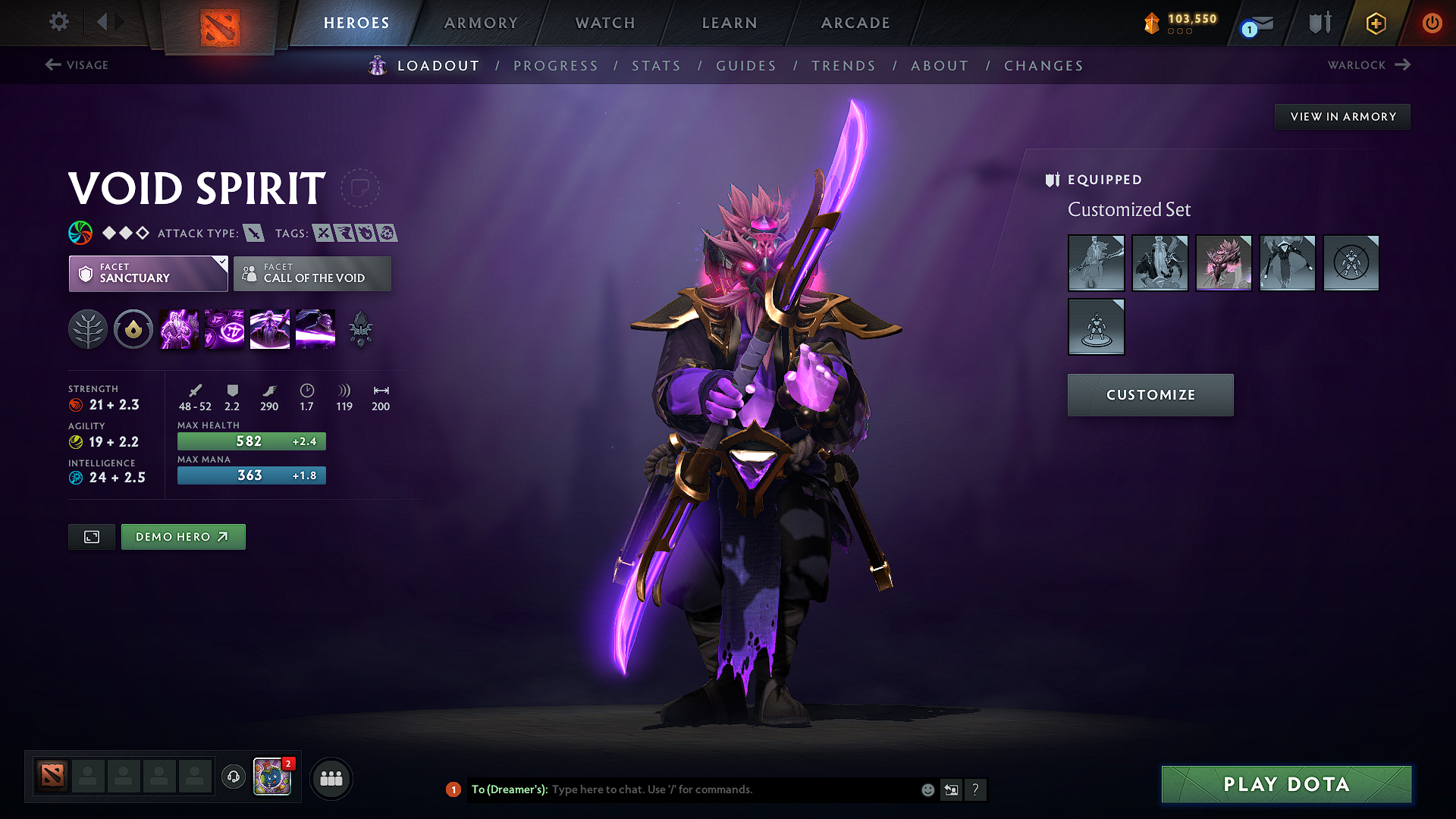
Task: Expand the Sanctuary facet dropdown arrow
Action: [x=221, y=264]
